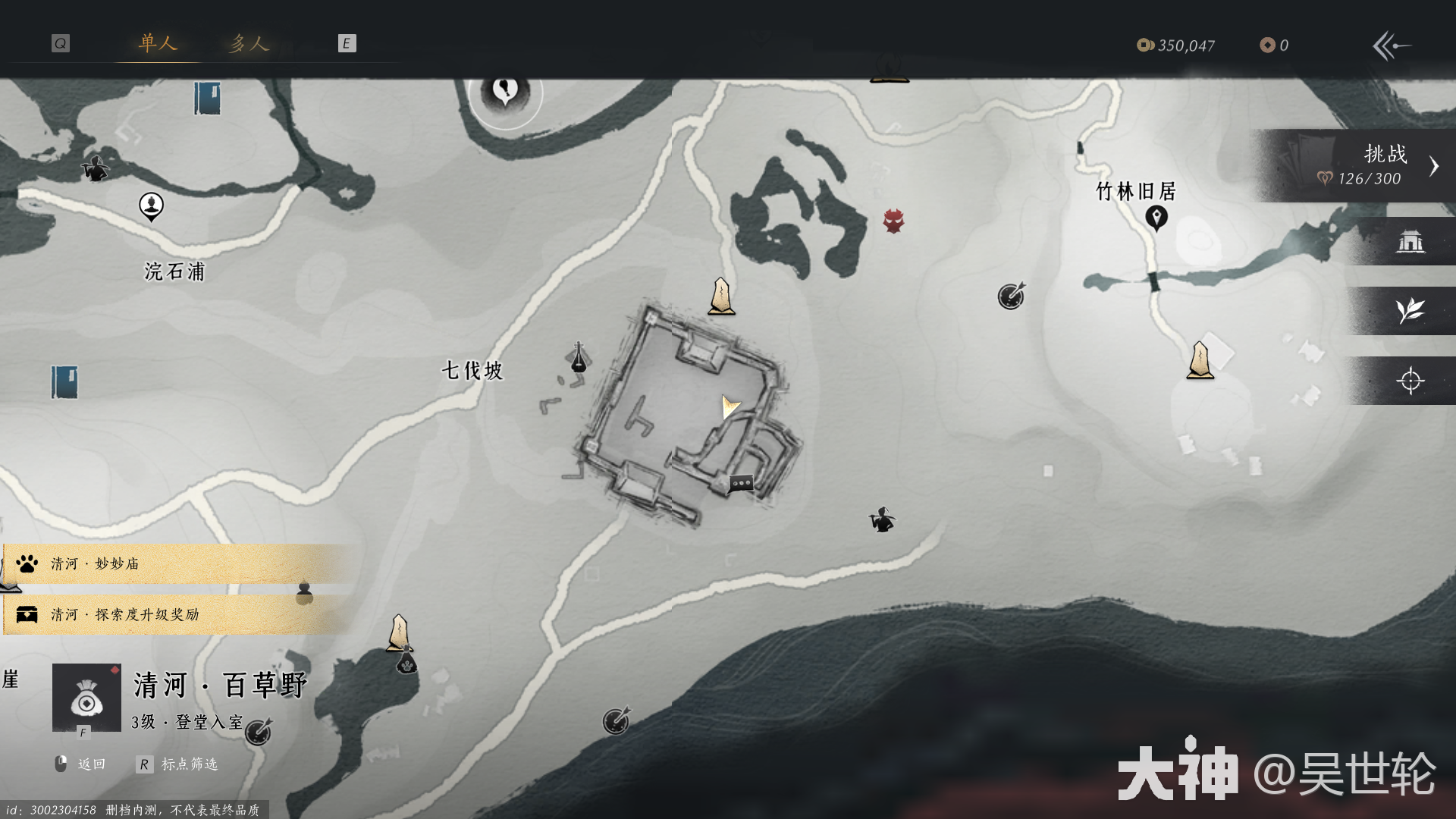The image size is (1456, 819).
Task: Switch to the 单人 tab
Action: pyautogui.click(x=158, y=43)
